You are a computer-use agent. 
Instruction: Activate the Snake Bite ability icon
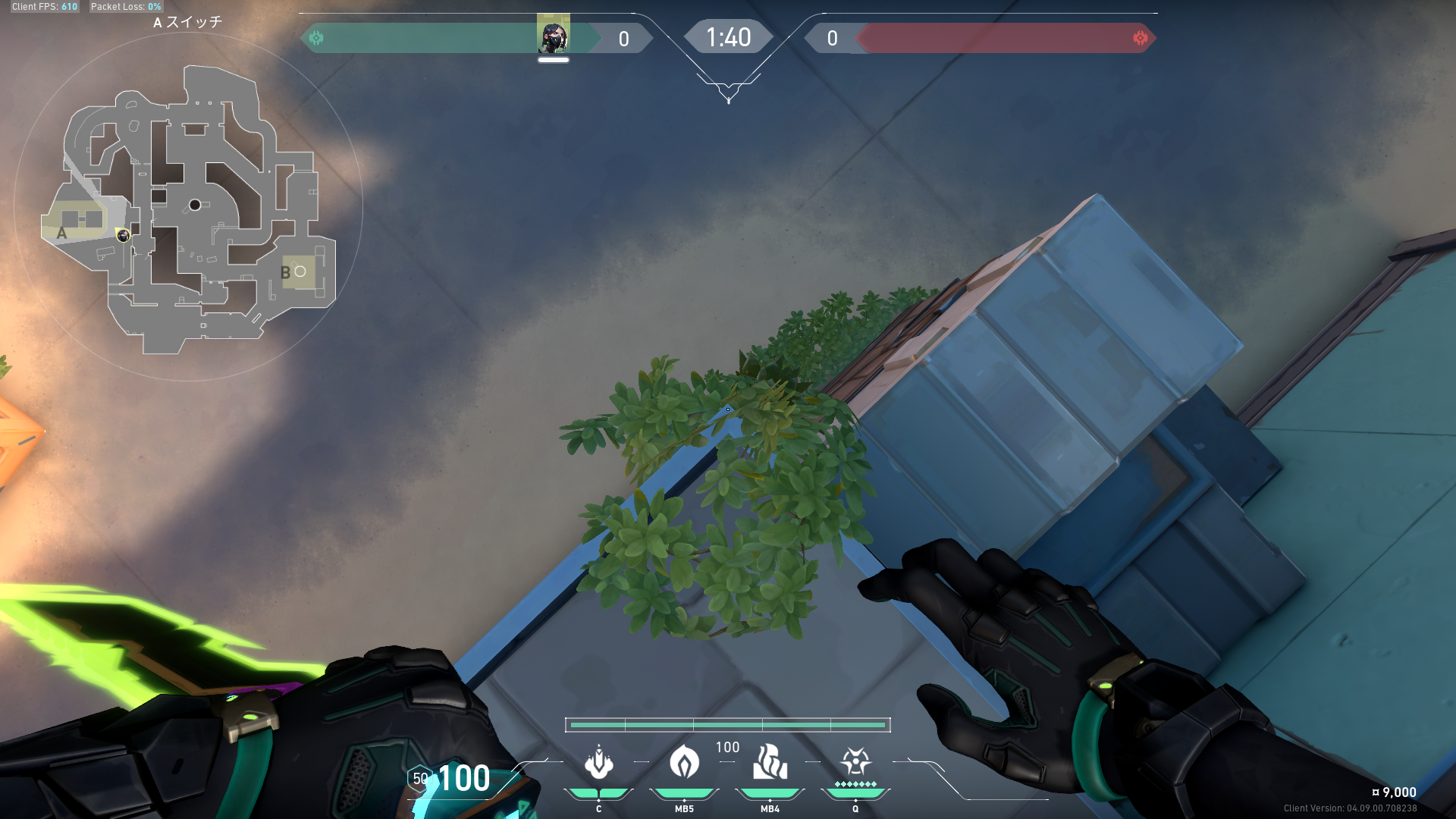[x=598, y=762]
